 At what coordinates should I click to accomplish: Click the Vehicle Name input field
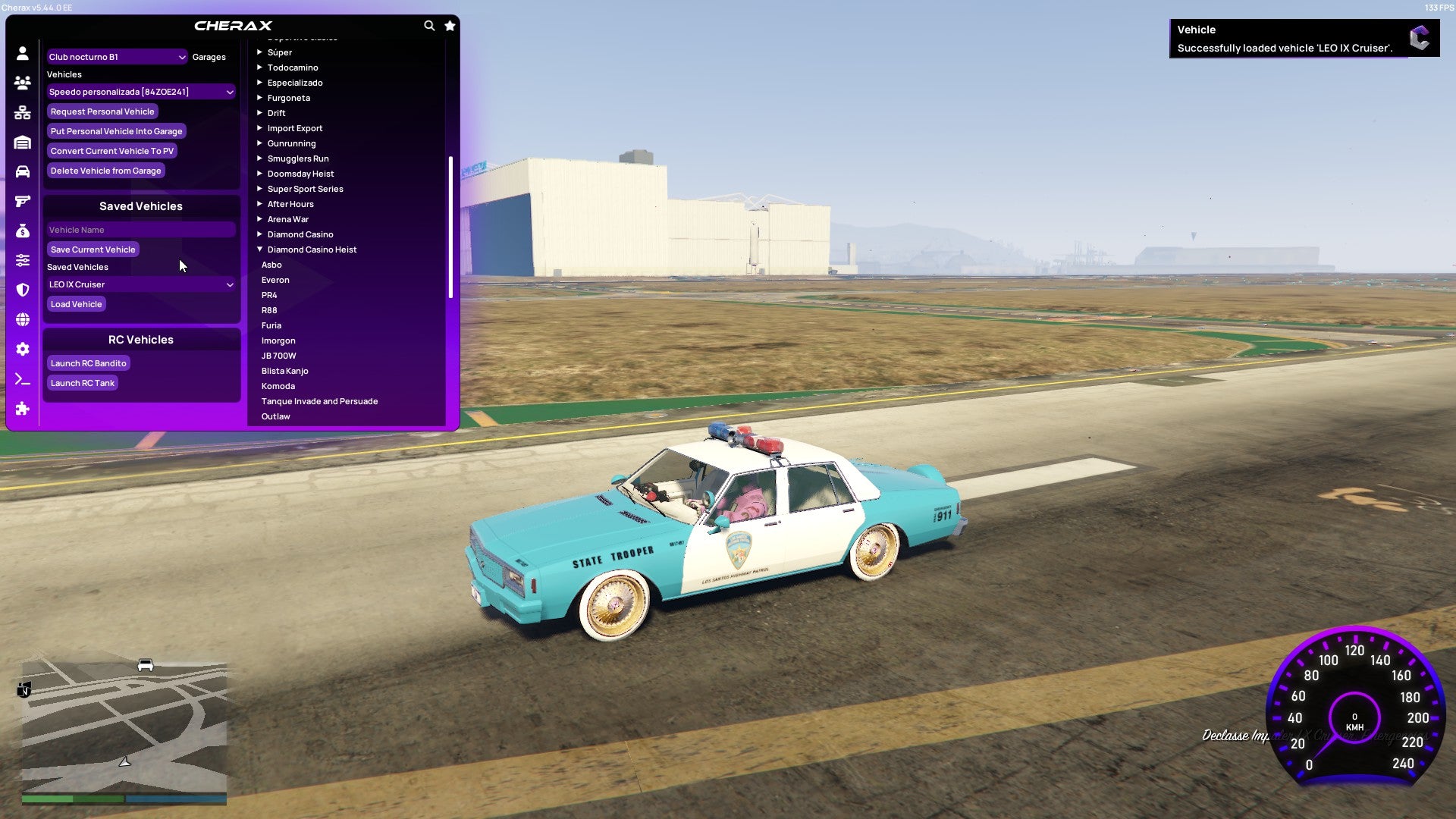(x=140, y=229)
